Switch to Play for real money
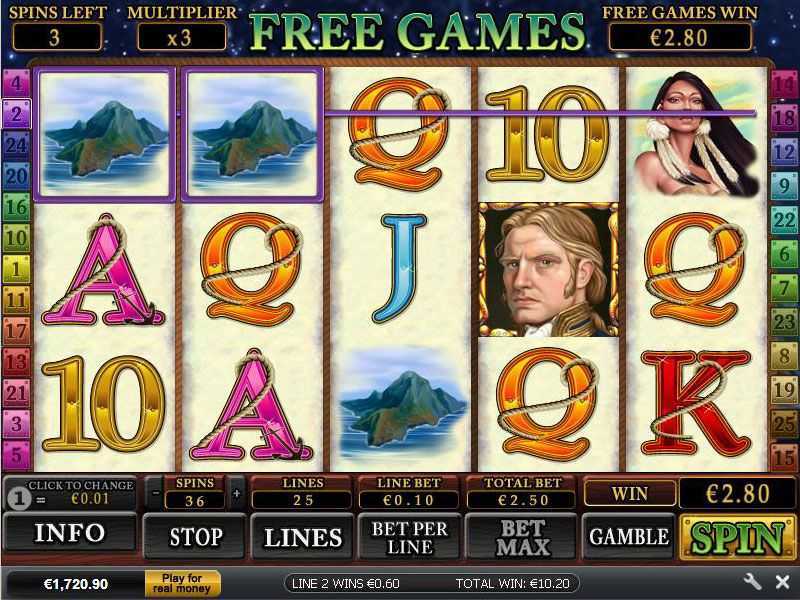Image resolution: width=800 pixels, height=600 pixels. pos(182,583)
